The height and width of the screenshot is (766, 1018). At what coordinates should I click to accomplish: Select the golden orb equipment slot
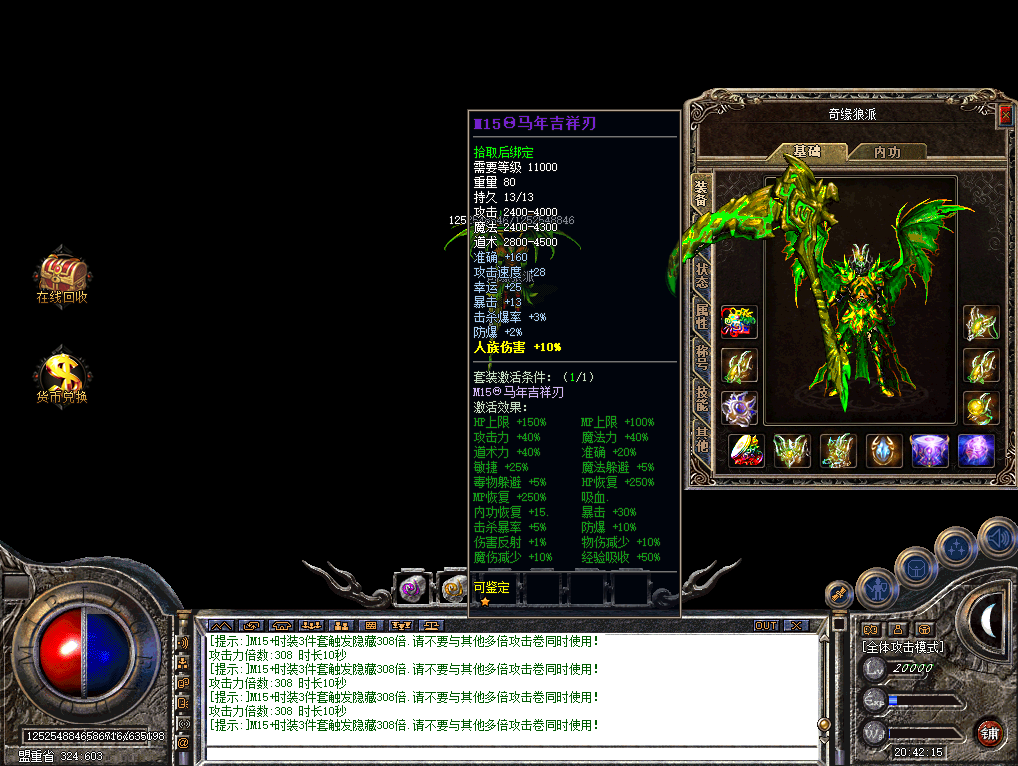(x=981, y=408)
